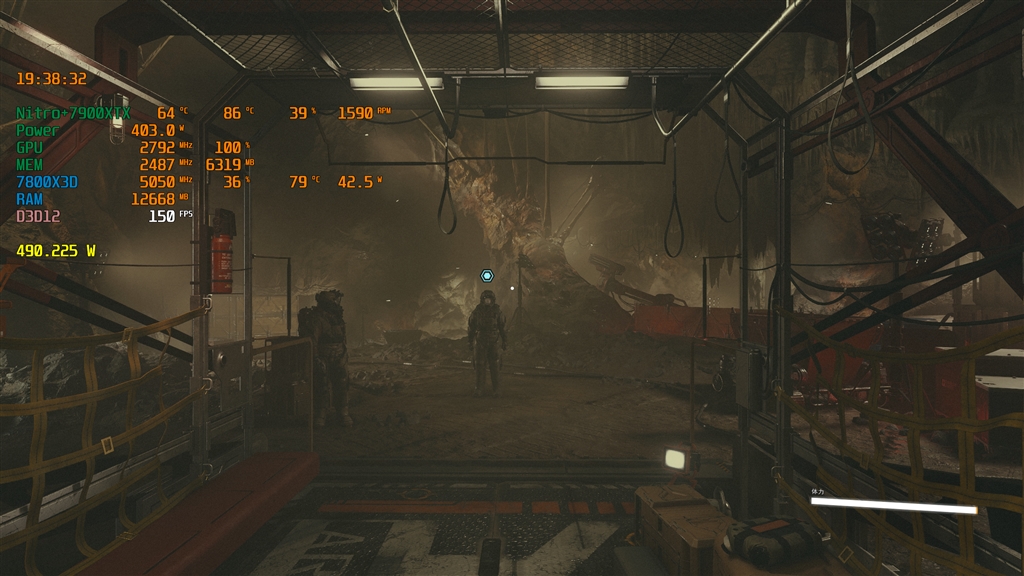Click the blue hexagonal objective marker

coord(487,275)
